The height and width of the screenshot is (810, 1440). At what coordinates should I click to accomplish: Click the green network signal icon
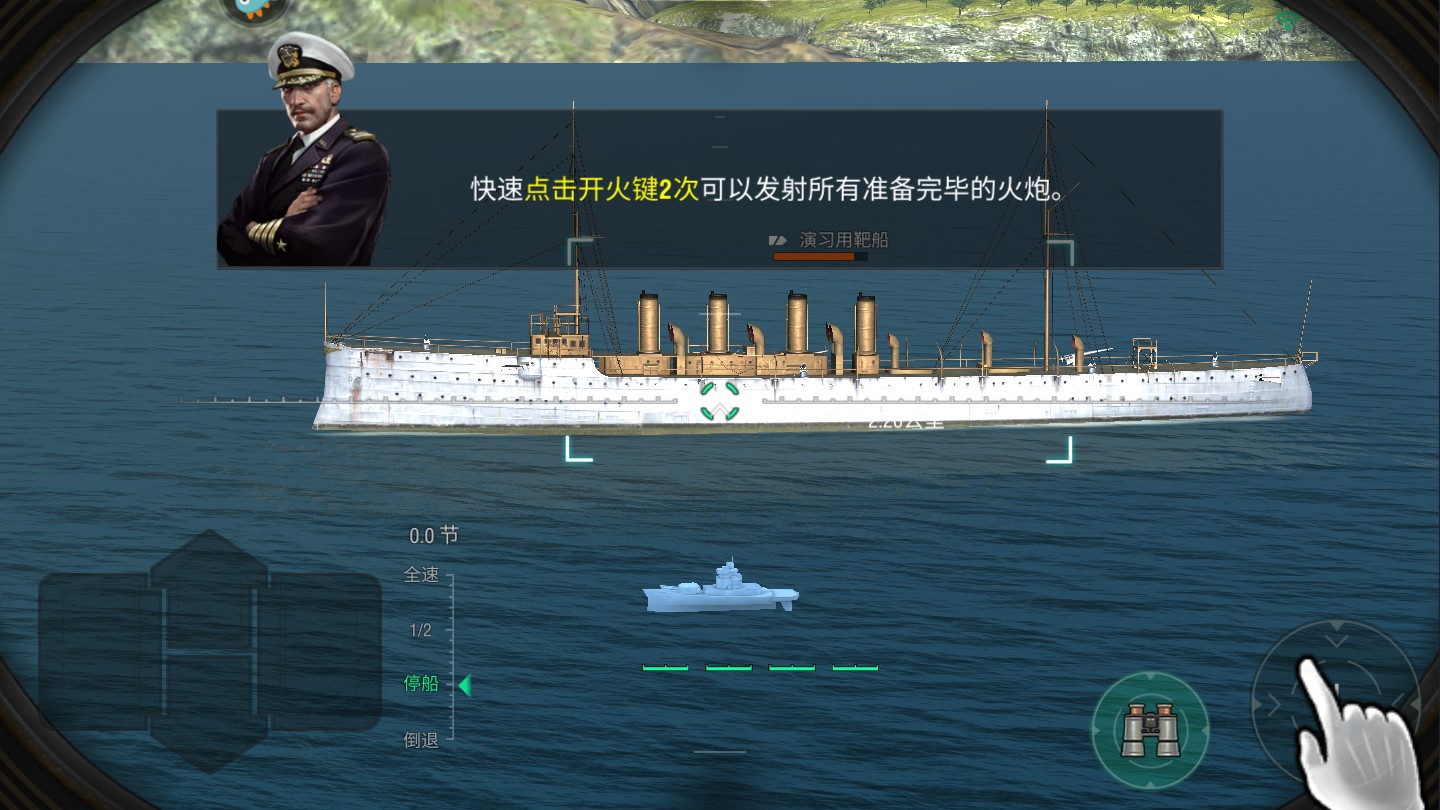pyautogui.click(x=1285, y=18)
